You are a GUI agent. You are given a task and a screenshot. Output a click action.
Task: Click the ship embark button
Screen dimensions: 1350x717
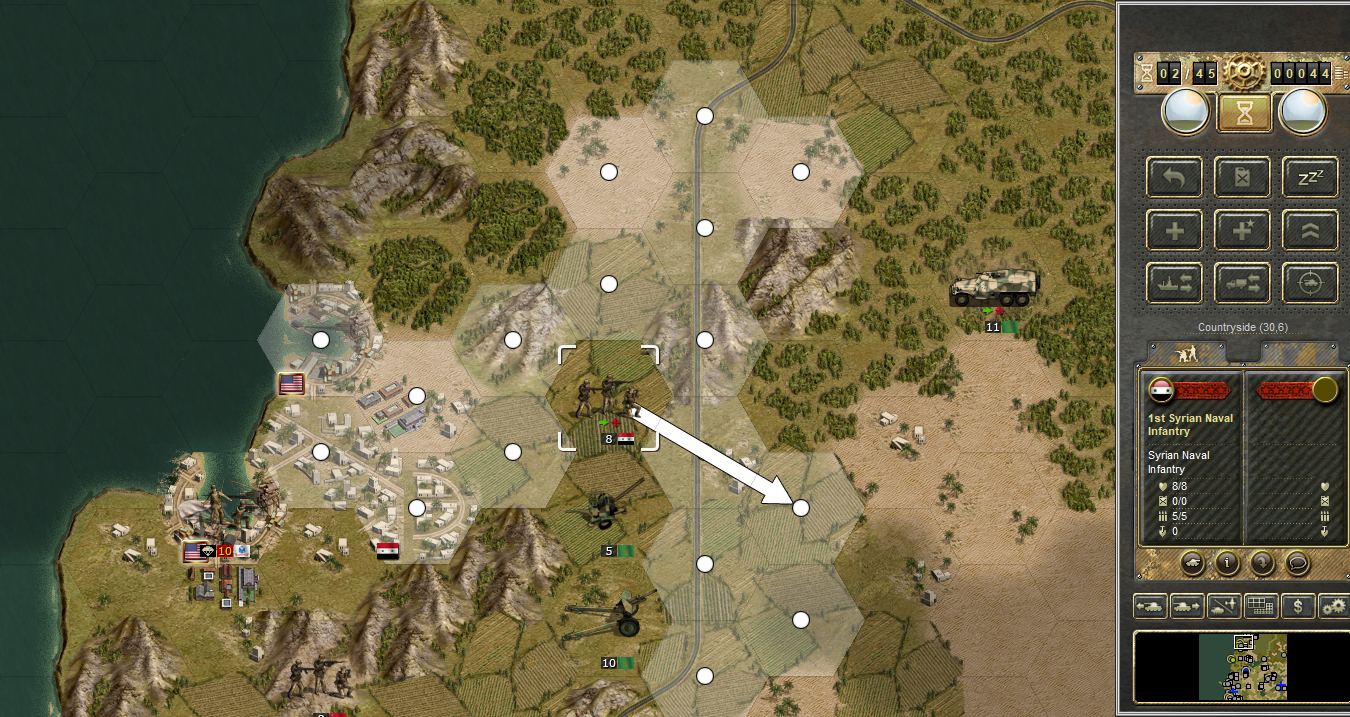point(1175,283)
